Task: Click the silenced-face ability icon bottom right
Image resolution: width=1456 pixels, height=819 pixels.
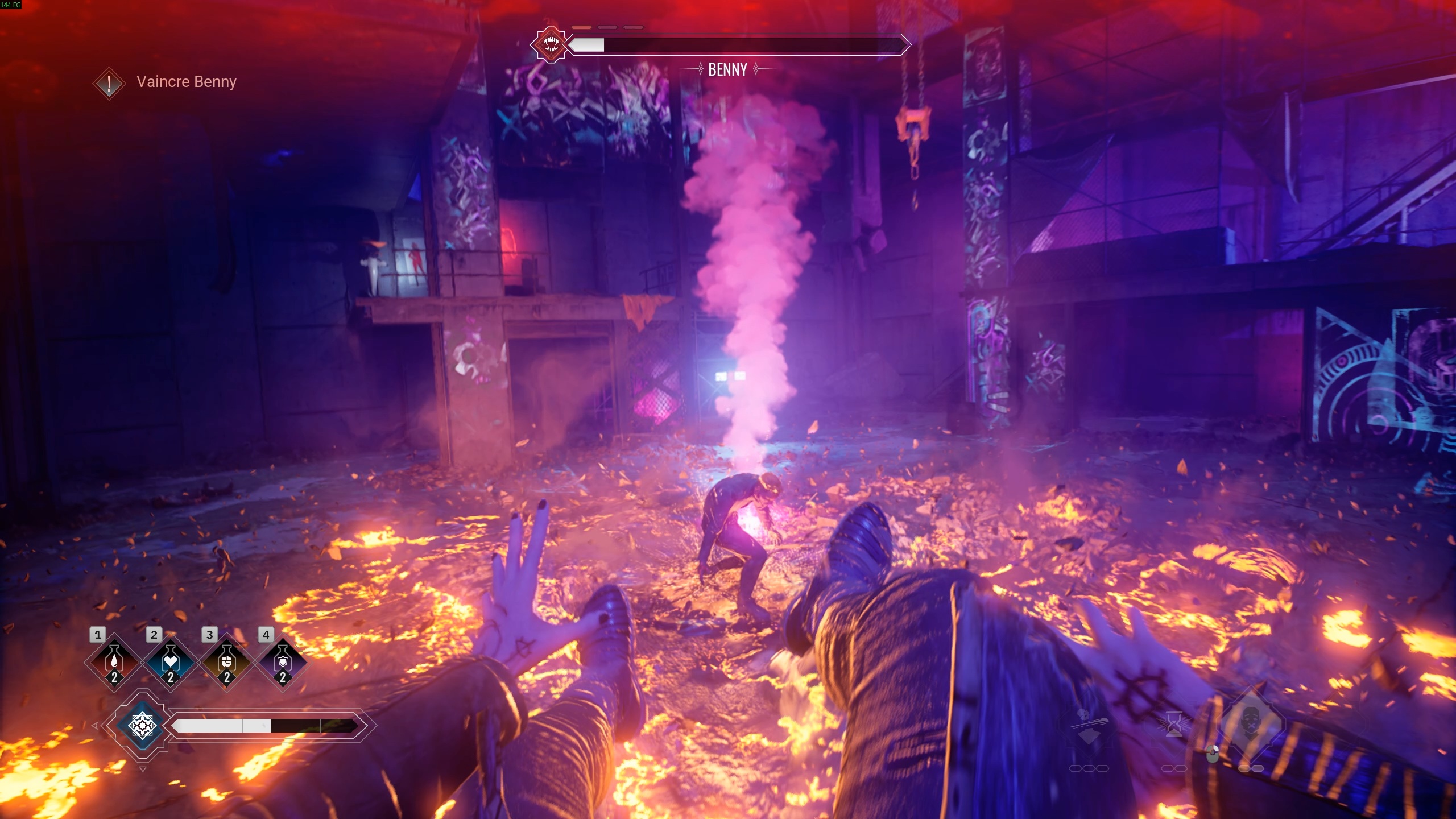Action: [1251, 723]
